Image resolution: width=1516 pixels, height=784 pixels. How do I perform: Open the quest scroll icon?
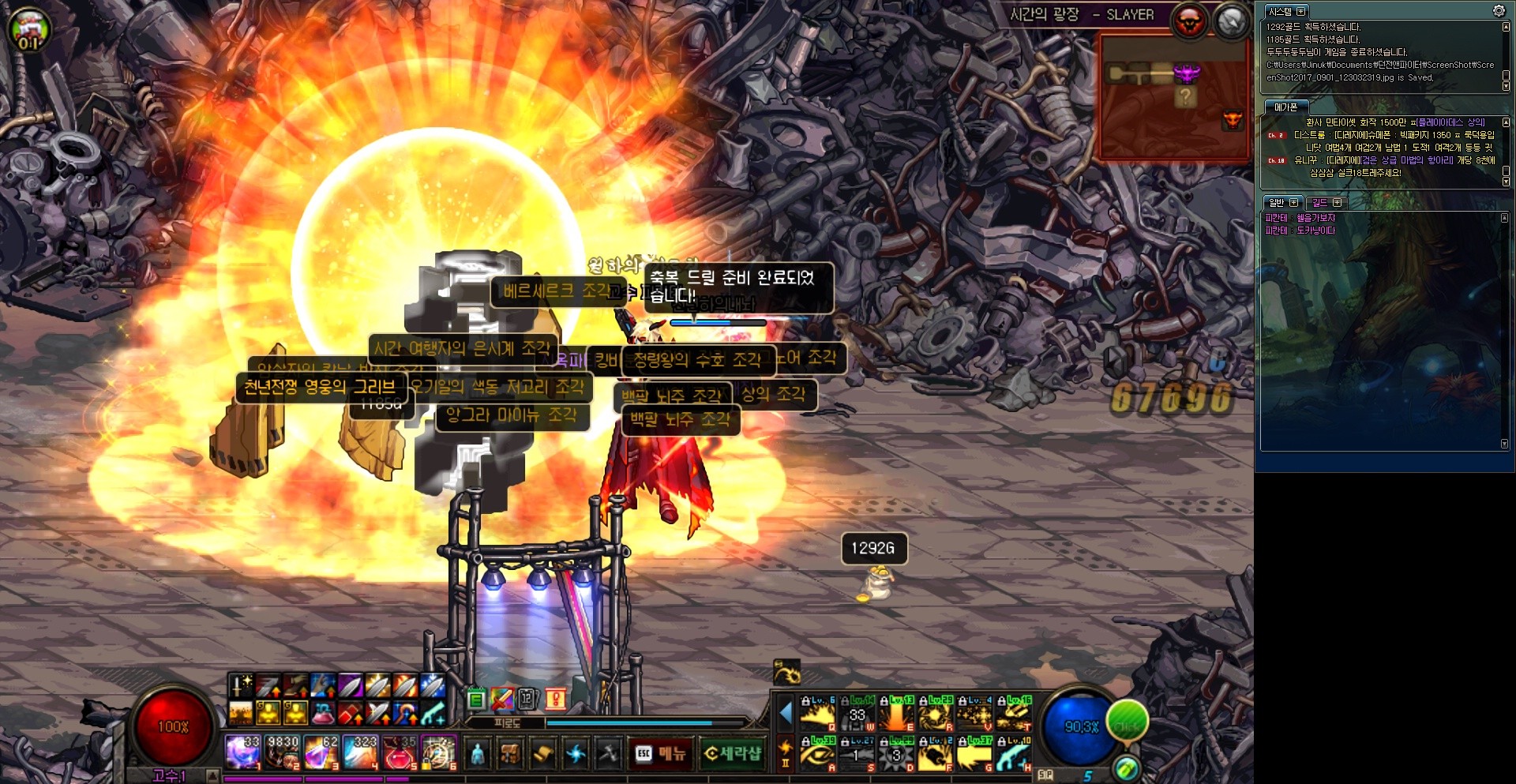point(543,754)
